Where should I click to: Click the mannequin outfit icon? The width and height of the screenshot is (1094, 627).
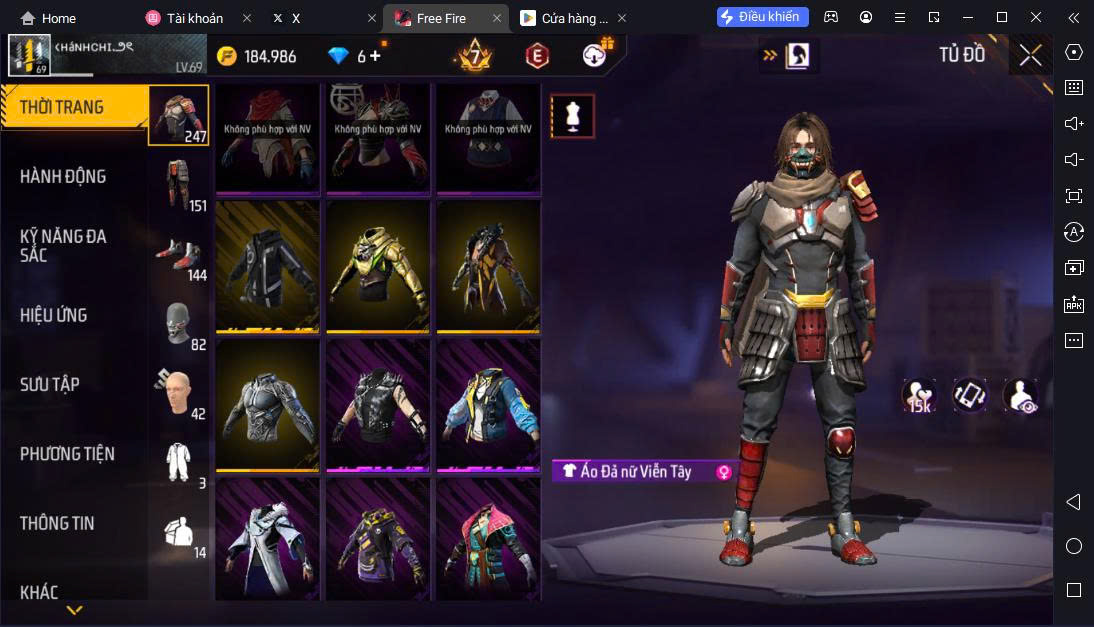coord(573,116)
